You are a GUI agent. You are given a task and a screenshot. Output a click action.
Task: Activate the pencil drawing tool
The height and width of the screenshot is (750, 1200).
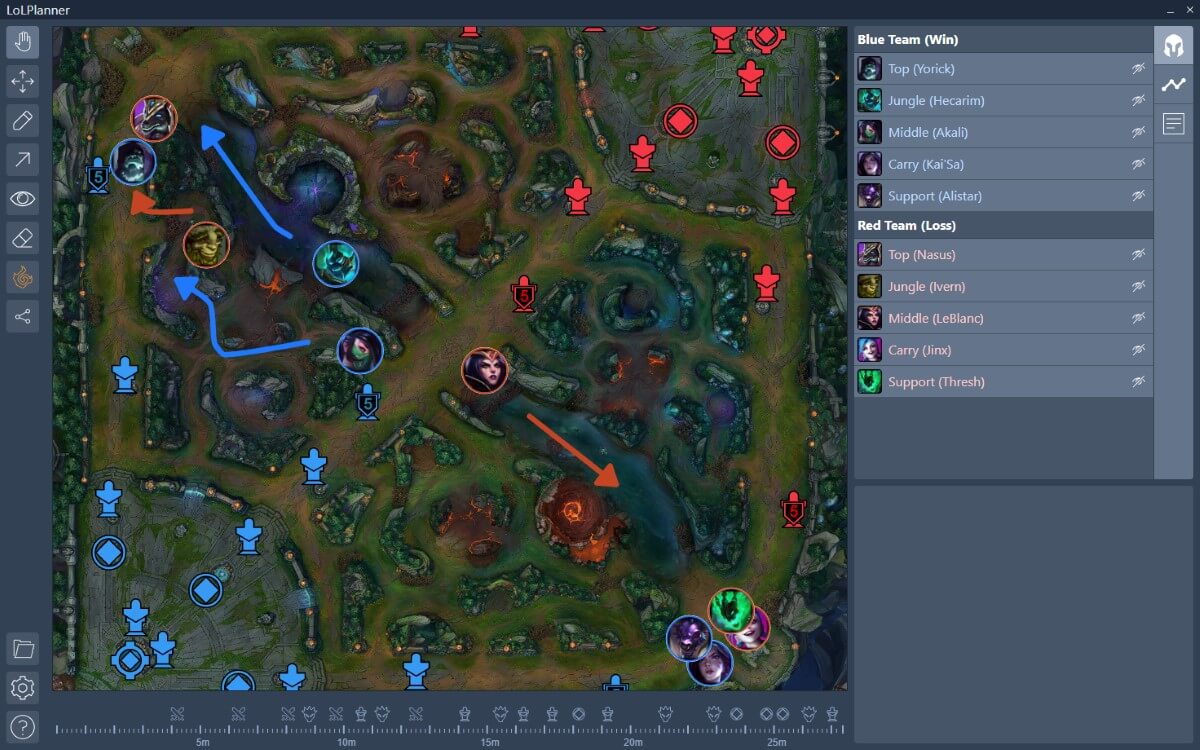tap(23, 121)
